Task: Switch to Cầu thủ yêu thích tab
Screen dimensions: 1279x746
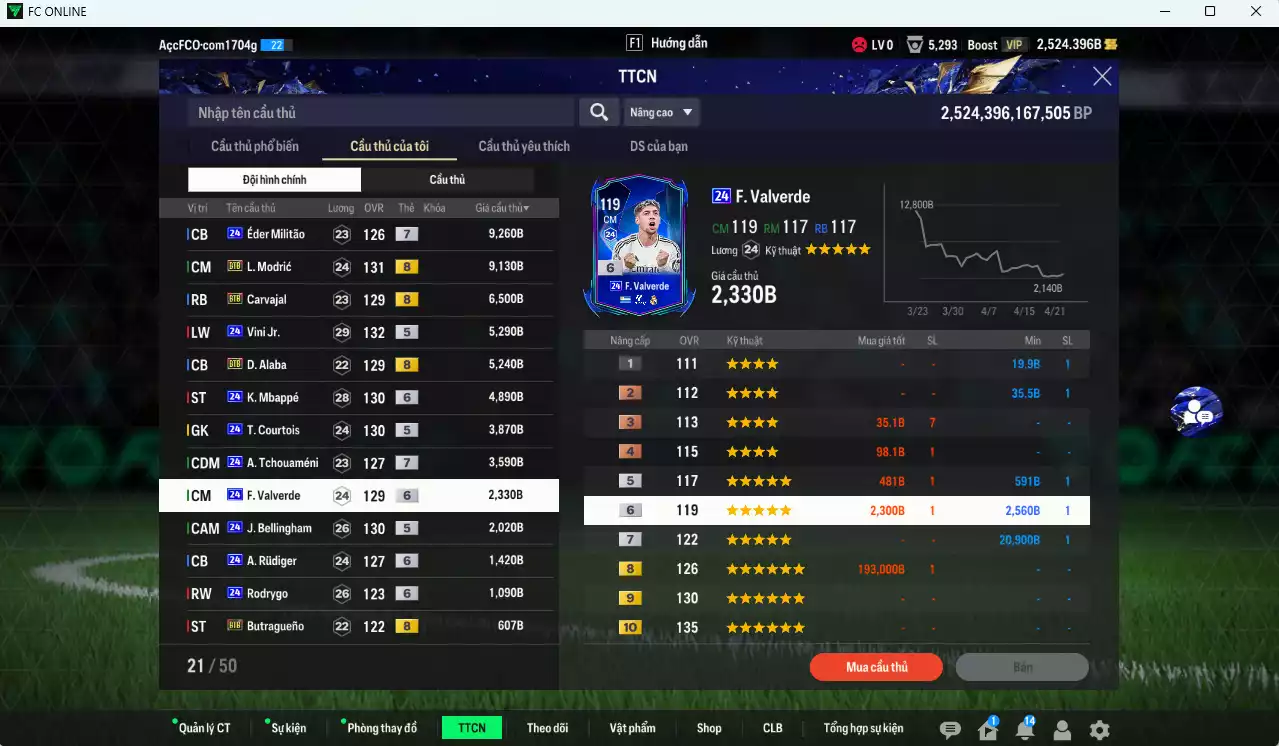Action: [524, 146]
